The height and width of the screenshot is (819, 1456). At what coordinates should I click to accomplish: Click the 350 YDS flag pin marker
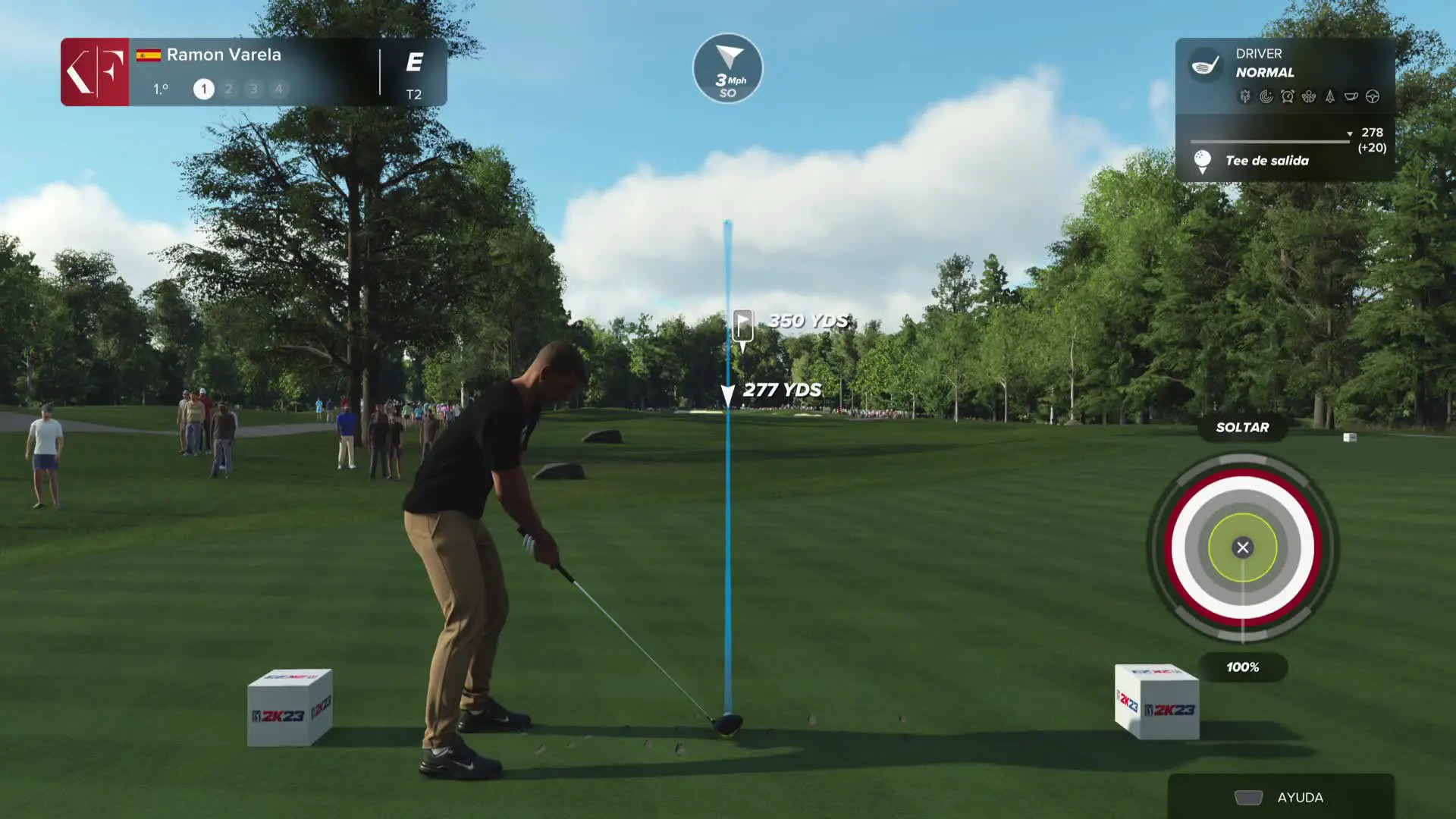[743, 326]
